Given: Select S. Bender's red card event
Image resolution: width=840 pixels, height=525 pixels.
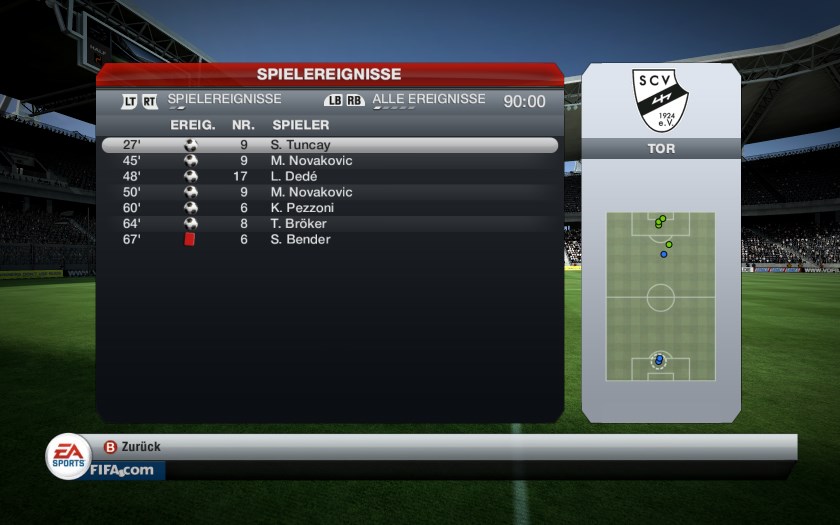Looking at the screenshot, I should click(x=330, y=240).
